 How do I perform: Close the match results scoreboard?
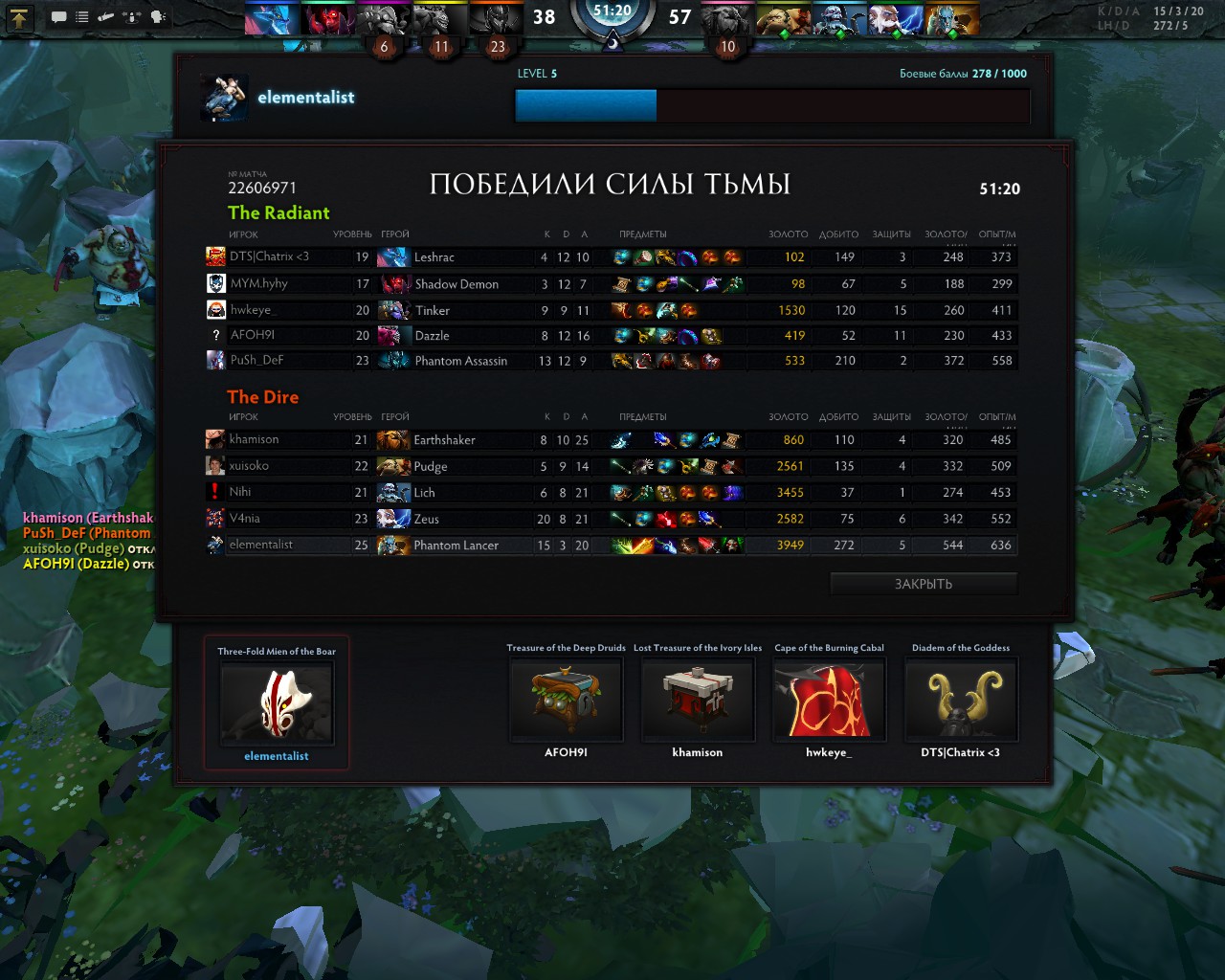(x=923, y=584)
